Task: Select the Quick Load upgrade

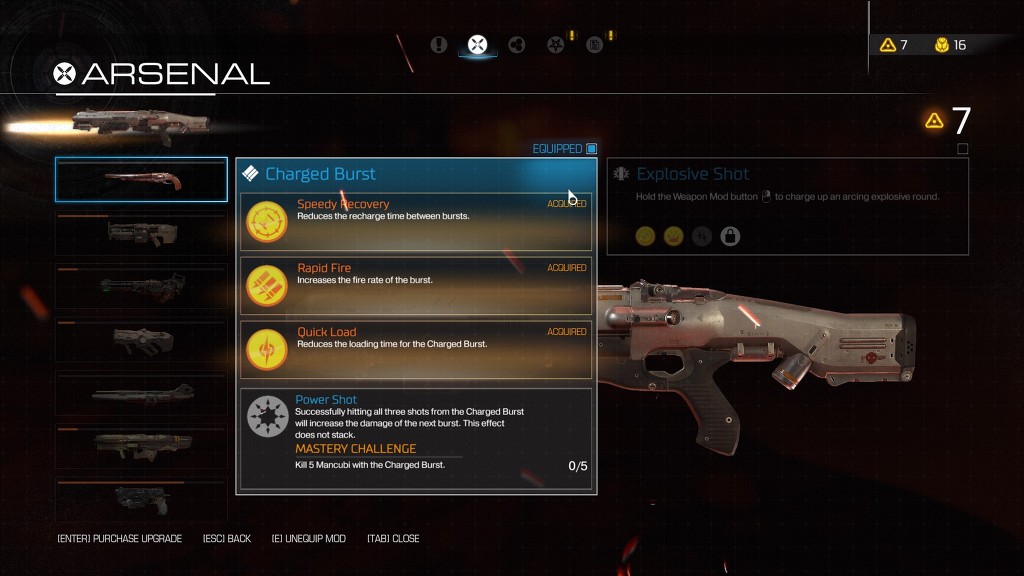Action: click(416, 350)
